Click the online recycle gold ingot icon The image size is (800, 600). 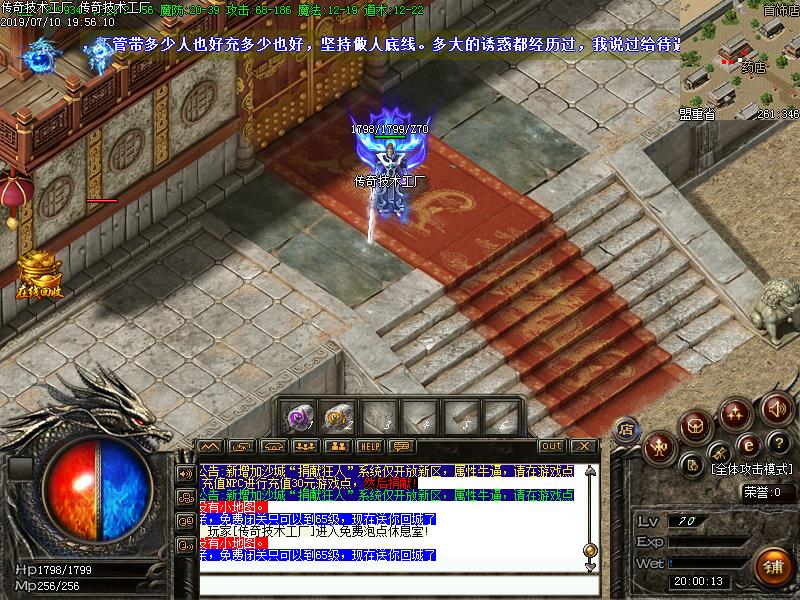(x=40, y=271)
